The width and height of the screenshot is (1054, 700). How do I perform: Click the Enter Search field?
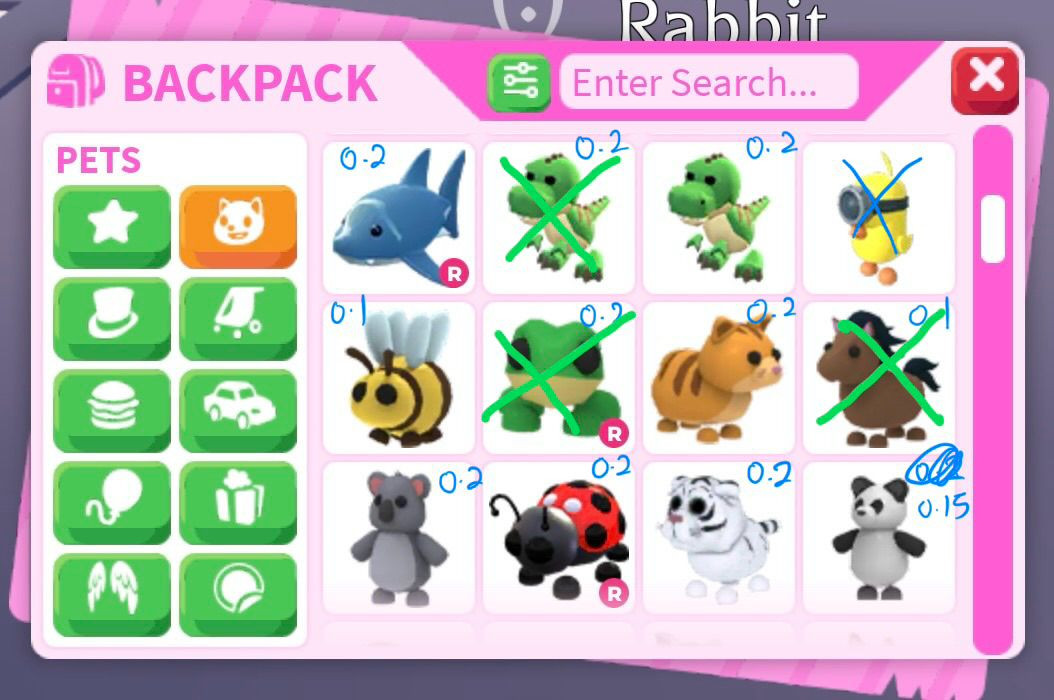[x=709, y=82]
